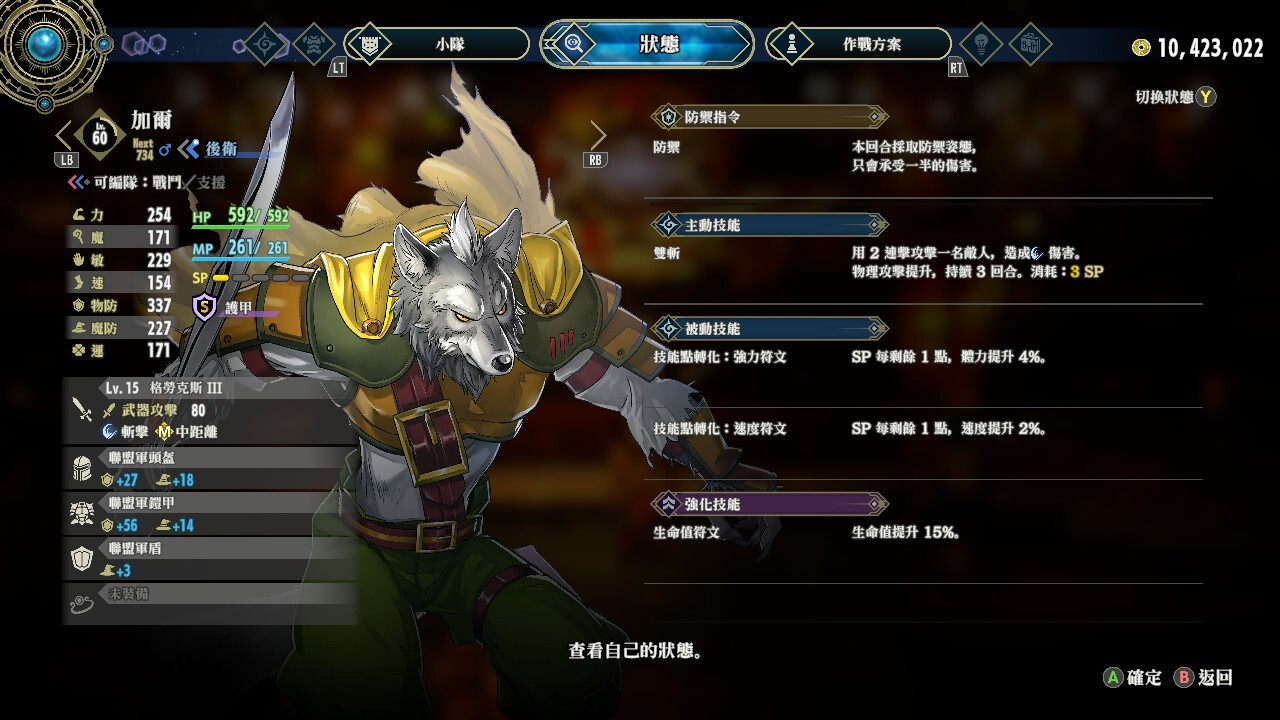Toggle the 切換狀態 view
The height and width of the screenshot is (720, 1280).
click(x=1175, y=97)
